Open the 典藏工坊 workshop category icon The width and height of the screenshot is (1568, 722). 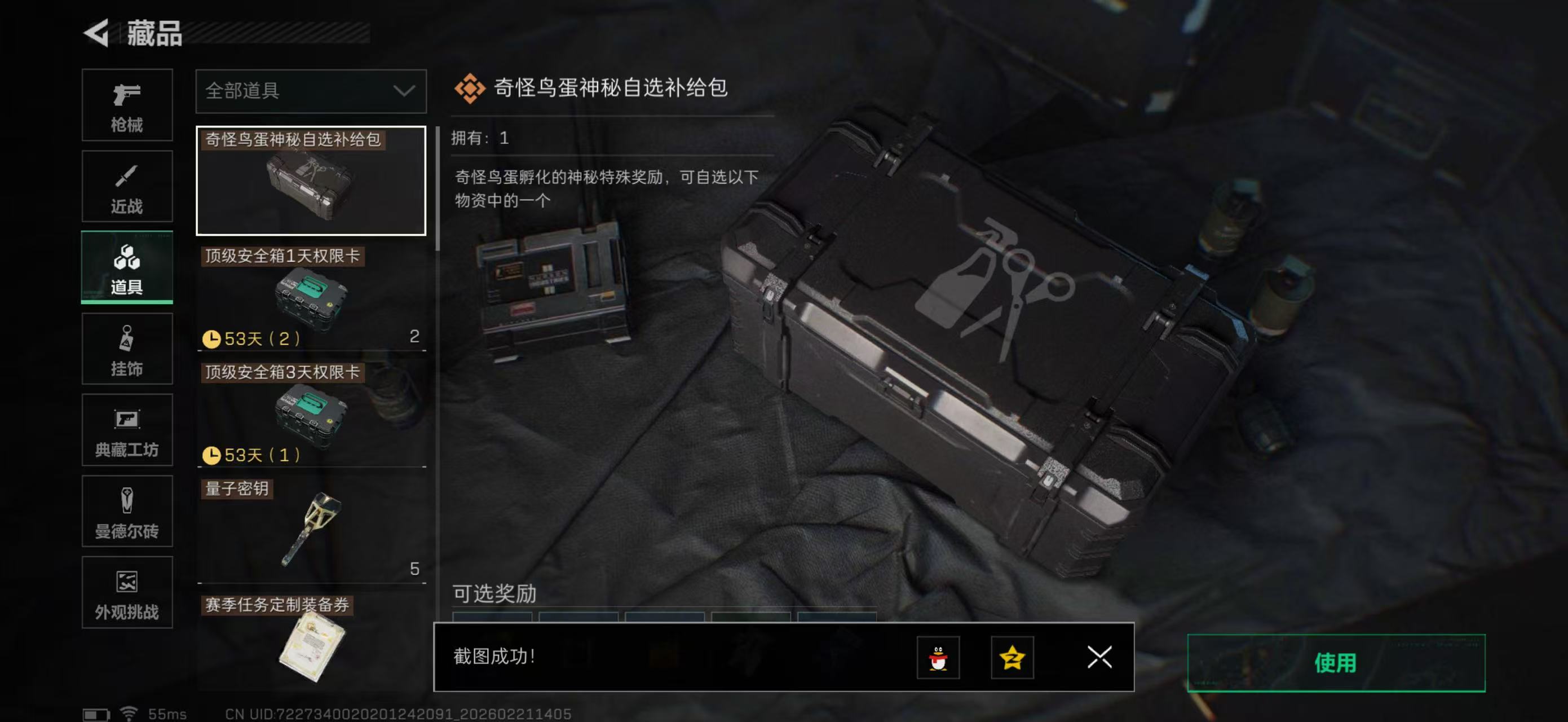click(x=127, y=430)
